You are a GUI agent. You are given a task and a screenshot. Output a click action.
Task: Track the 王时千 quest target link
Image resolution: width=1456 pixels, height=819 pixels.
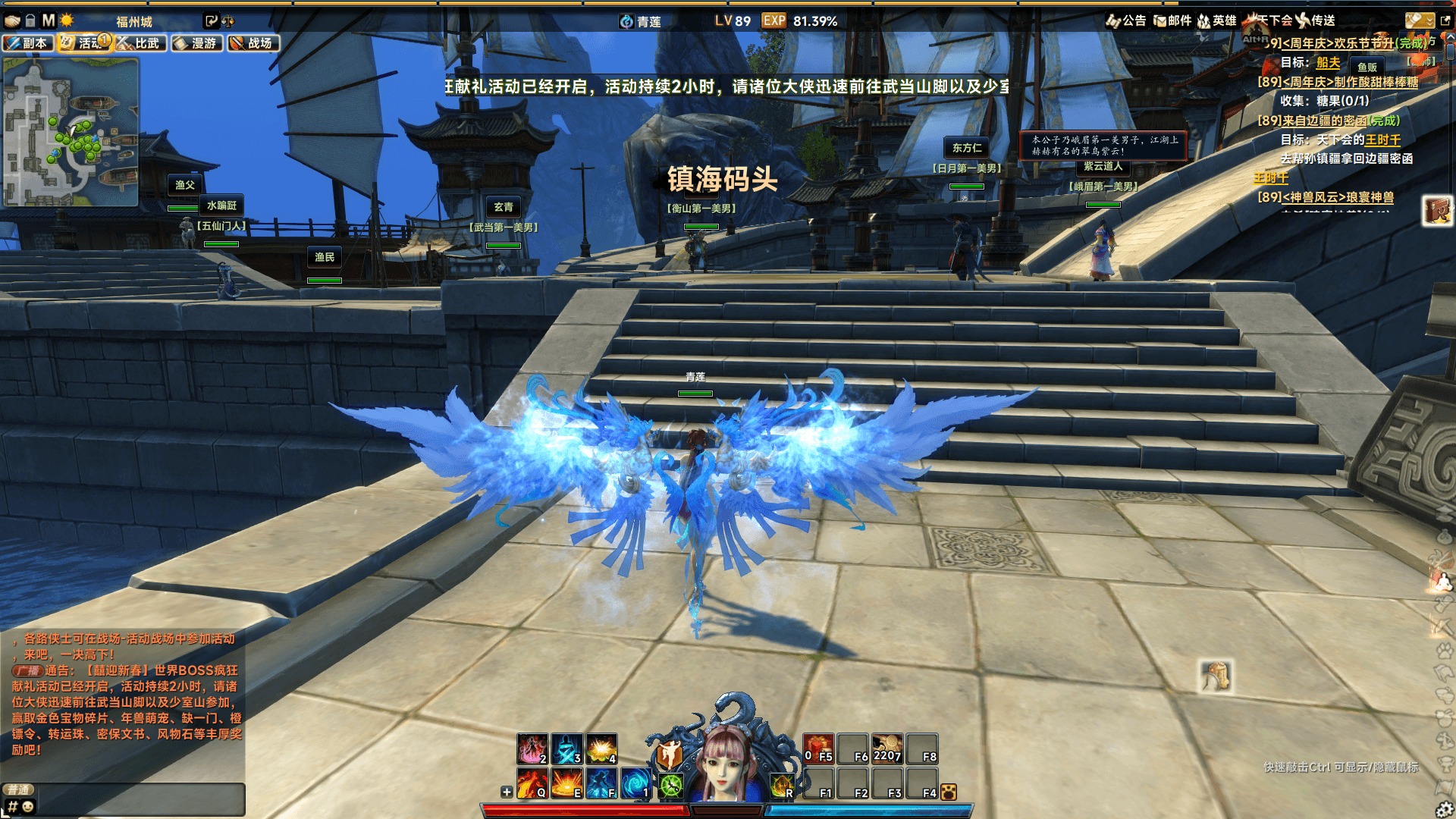tap(1382, 140)
